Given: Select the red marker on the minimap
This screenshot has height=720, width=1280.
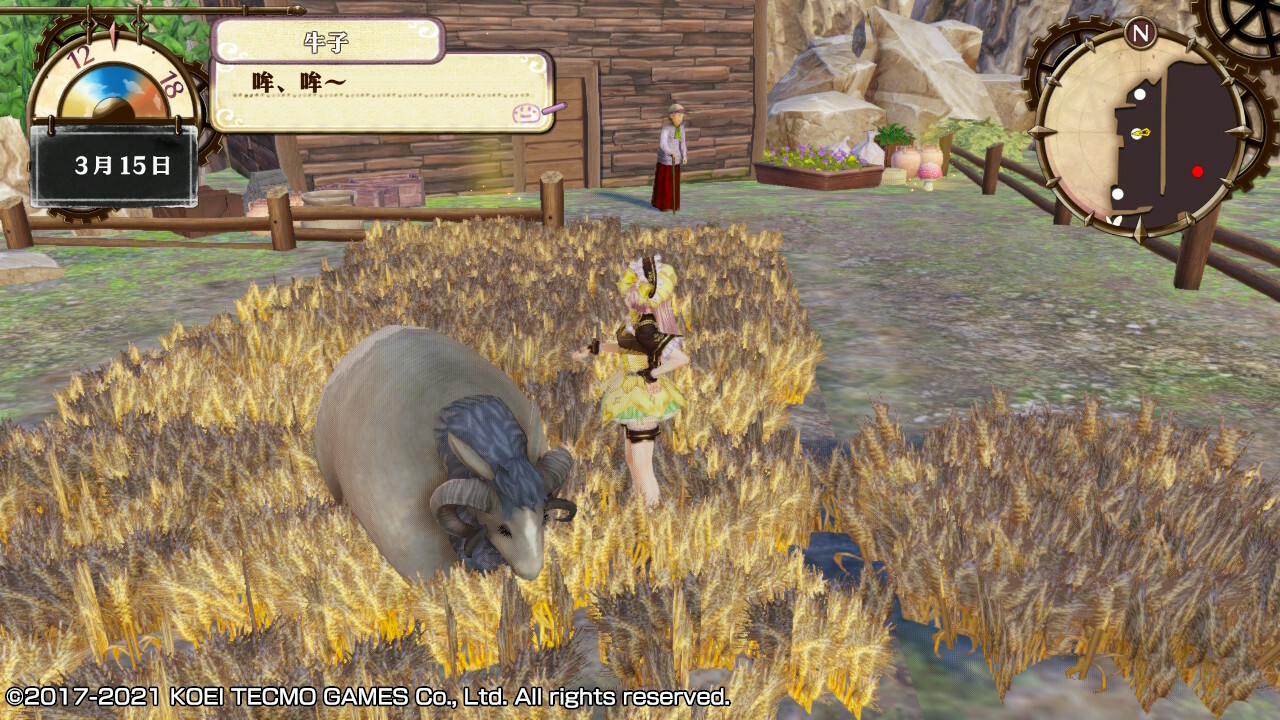Looking at the screenshot, I should 1197,171.
